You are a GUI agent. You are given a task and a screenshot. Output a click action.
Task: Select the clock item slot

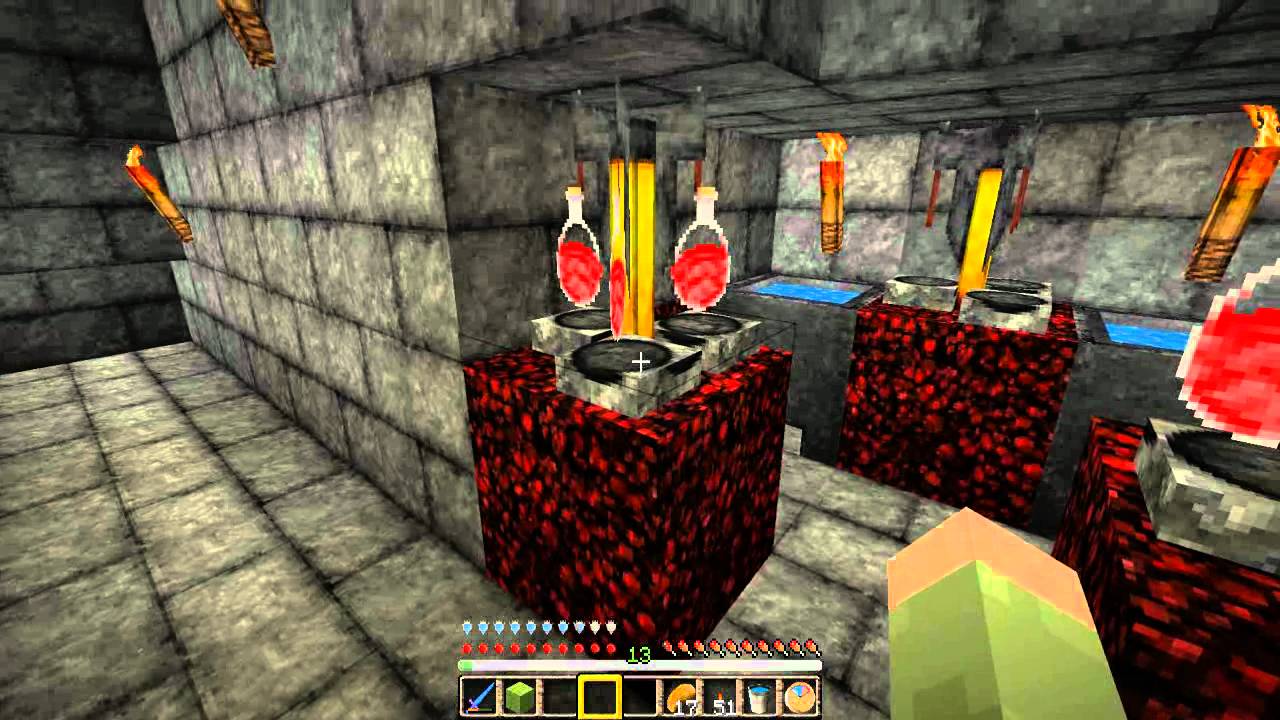801,696
